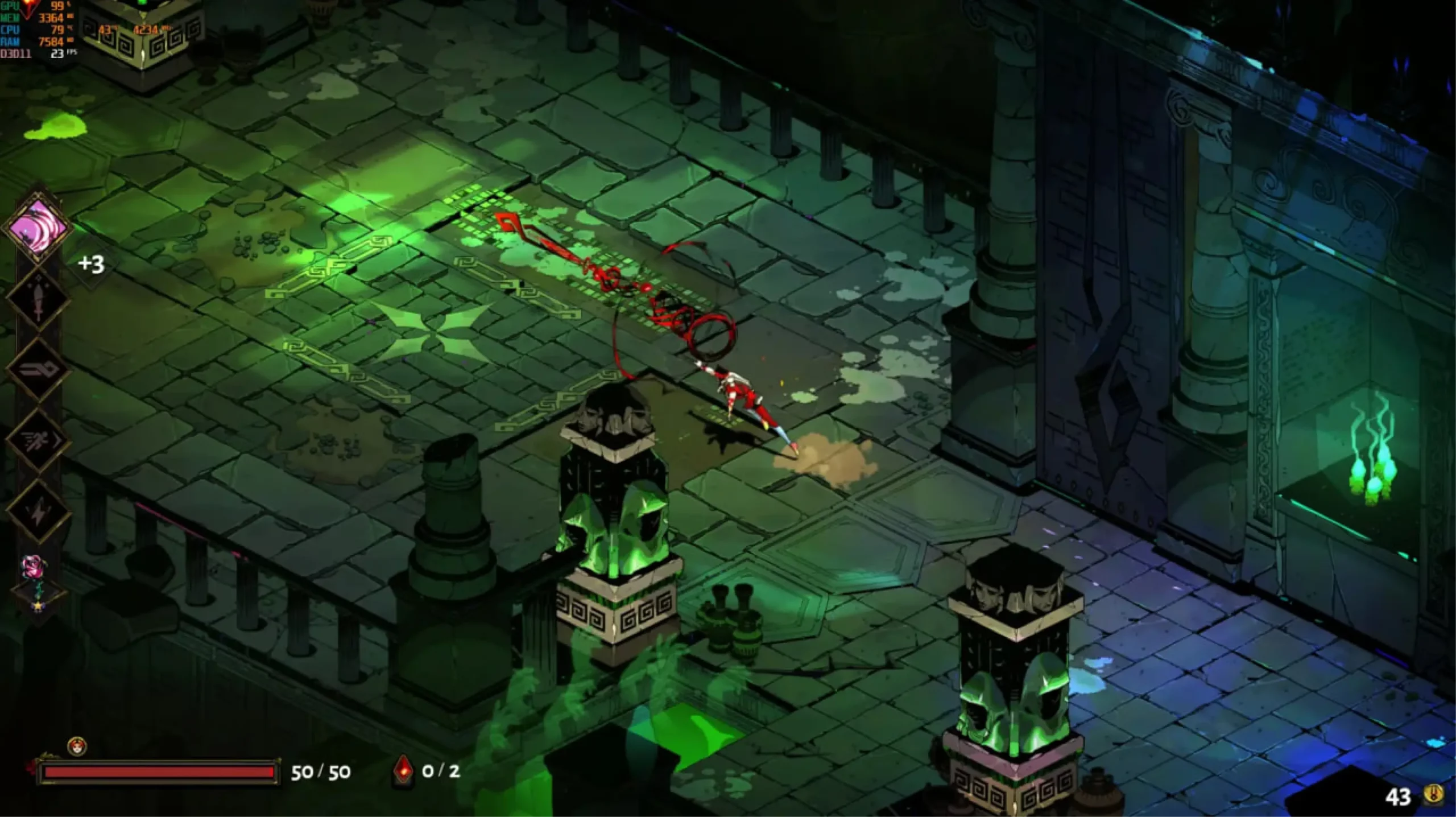The image size is (1456, 817).
Task: Click the gold obol coin icon
Action: coord(1434,795)
